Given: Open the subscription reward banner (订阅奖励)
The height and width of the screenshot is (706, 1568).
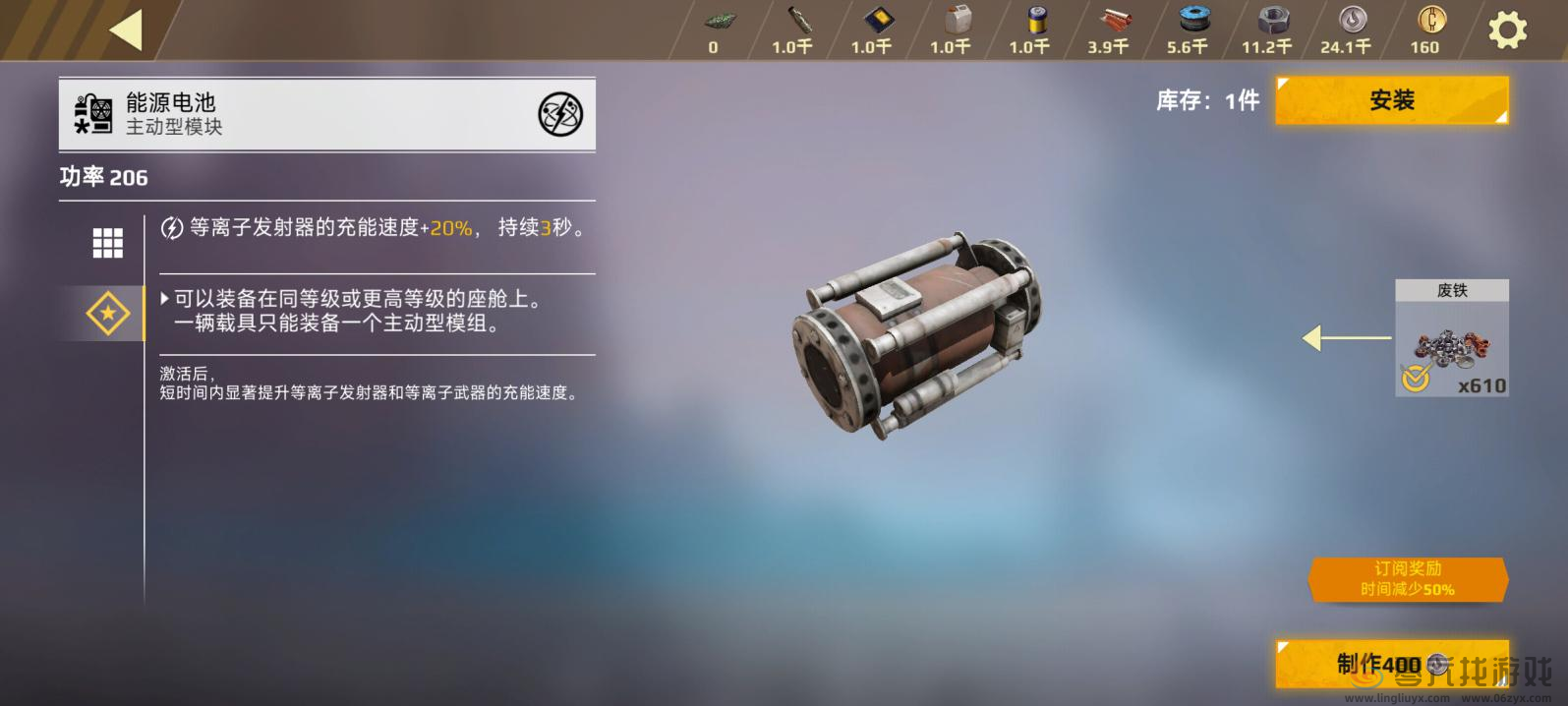Looking at the screenshot, I should 1407,579.
